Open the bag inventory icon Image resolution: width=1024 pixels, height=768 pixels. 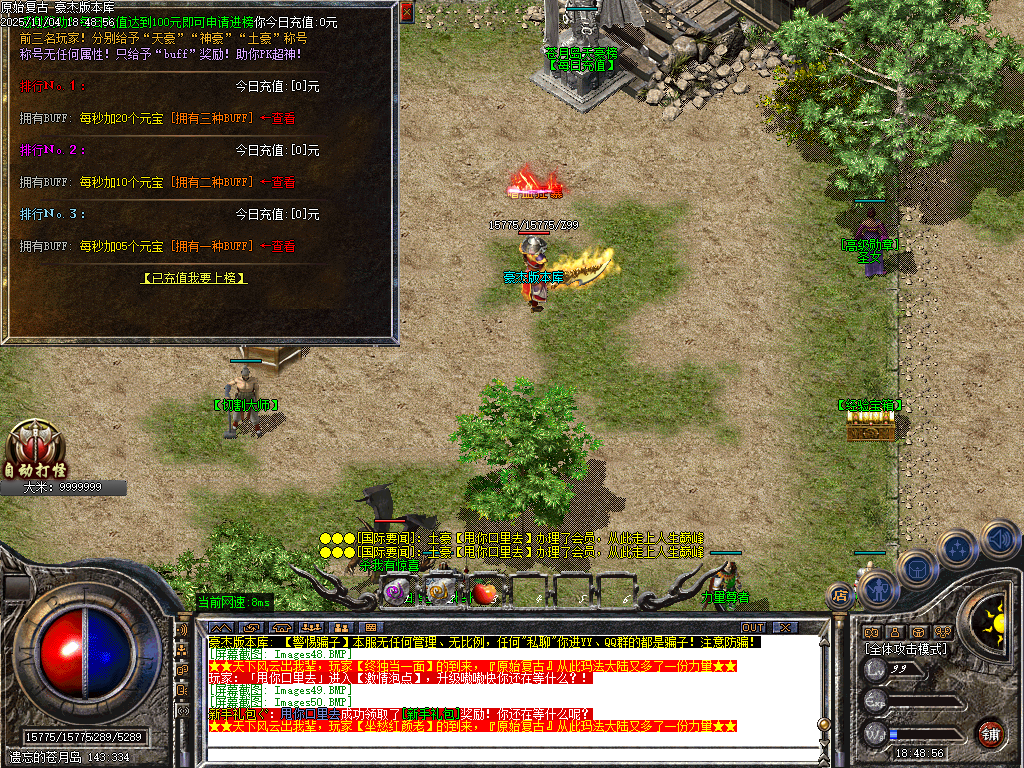[x=917, y=570]
